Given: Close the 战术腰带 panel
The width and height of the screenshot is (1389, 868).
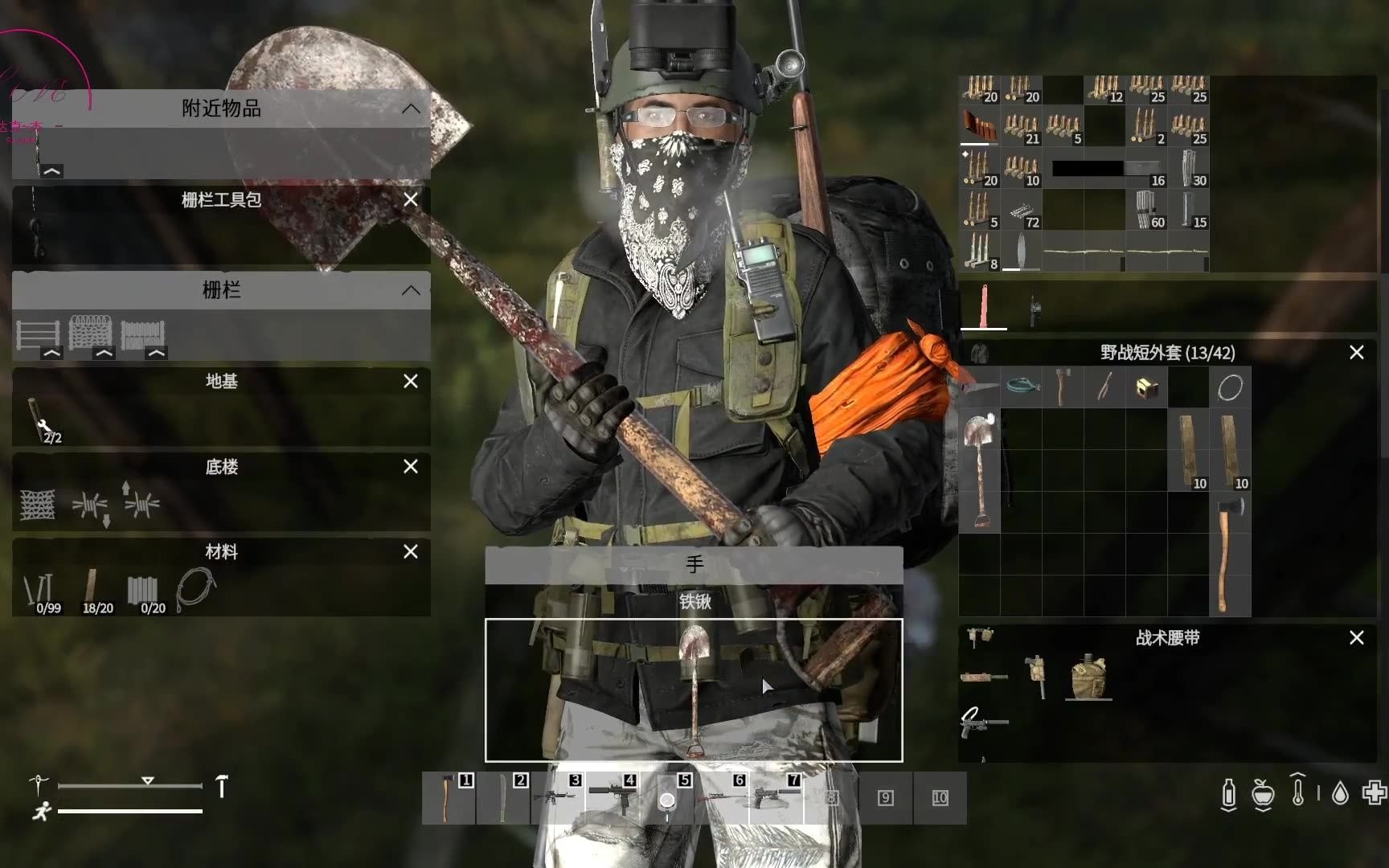Looking at the screenshot, I should coord(1356,637).
